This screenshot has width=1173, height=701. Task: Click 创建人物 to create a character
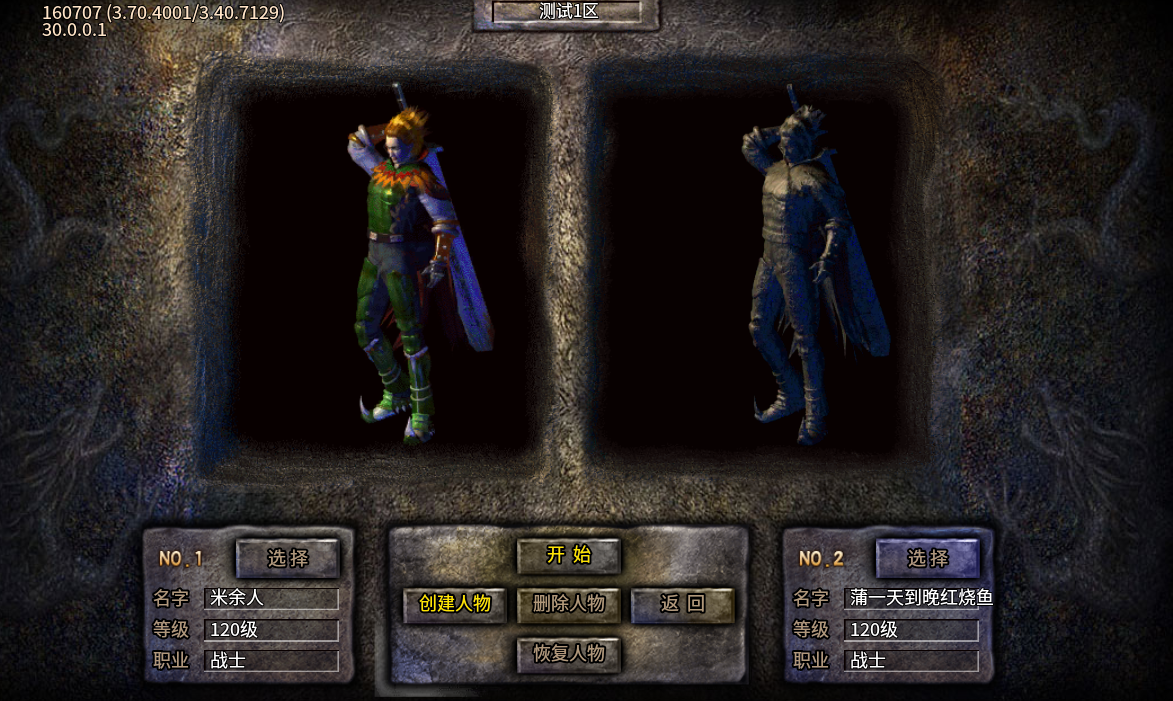point(455,604)
